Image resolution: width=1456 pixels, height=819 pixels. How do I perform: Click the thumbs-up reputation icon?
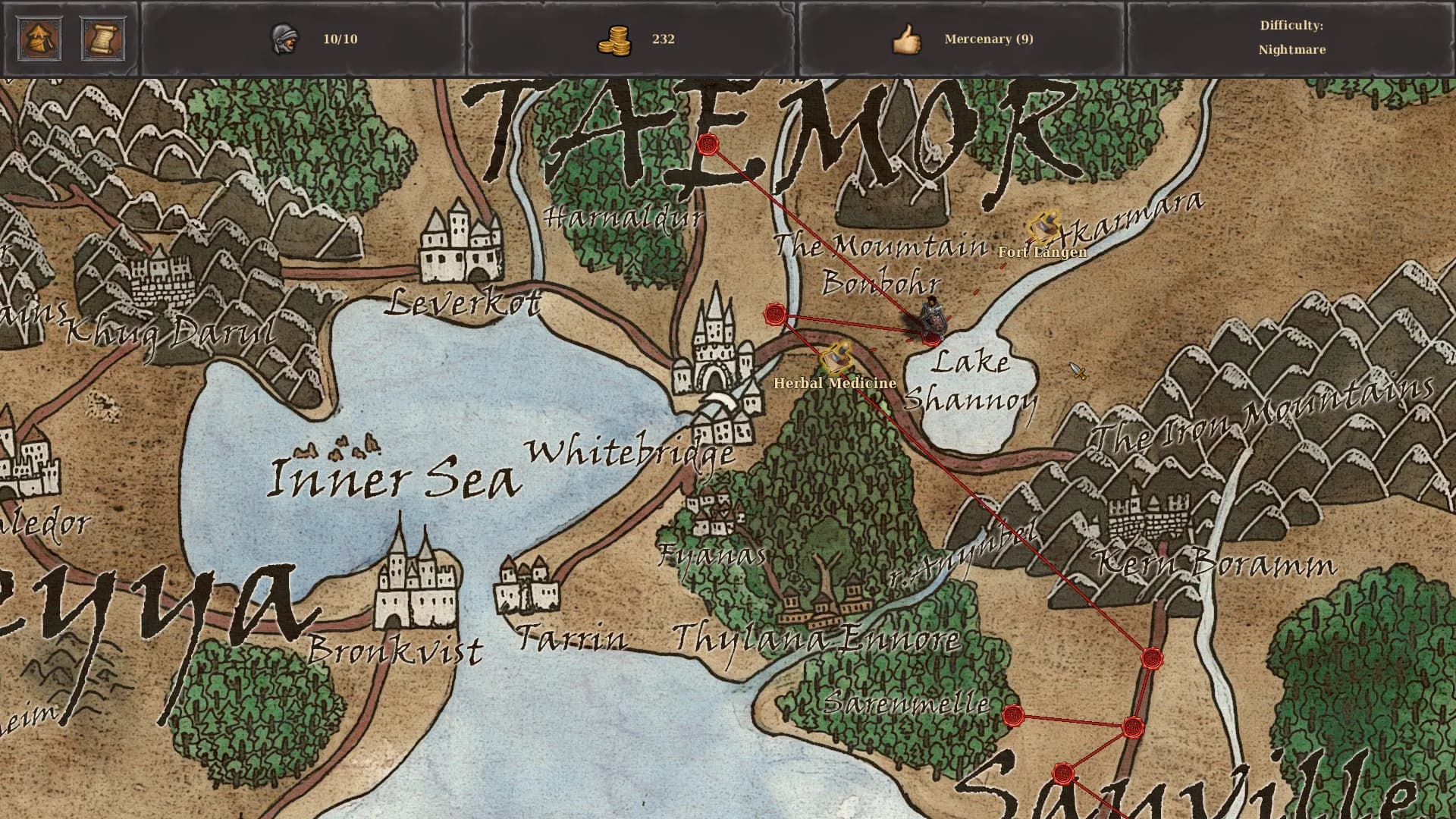click(x=907, y=39)
